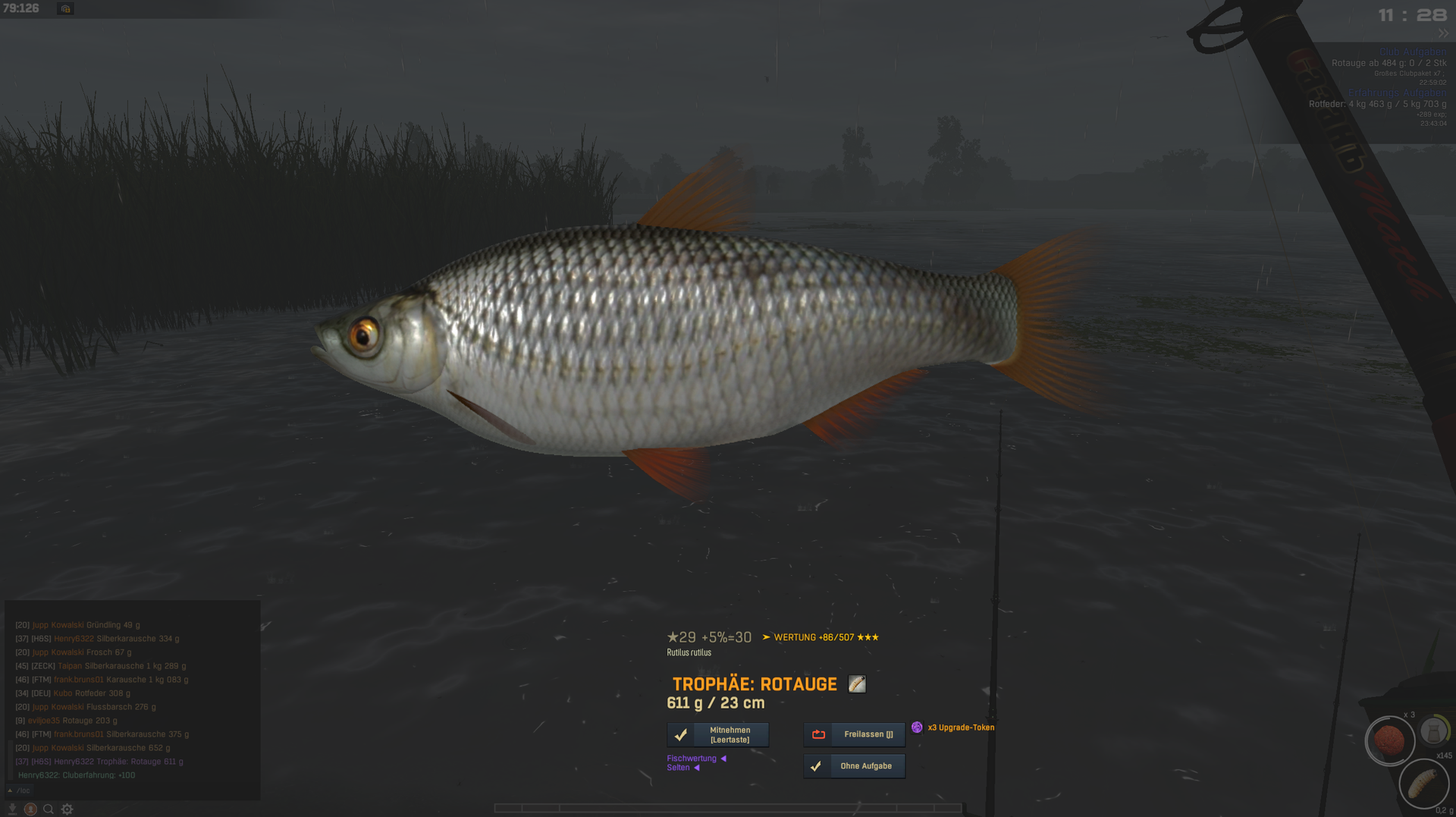Click the Trophäe Rotauge 611 g chat line
This screenshot has height=817, width=1456.
[x=99, y=762]
